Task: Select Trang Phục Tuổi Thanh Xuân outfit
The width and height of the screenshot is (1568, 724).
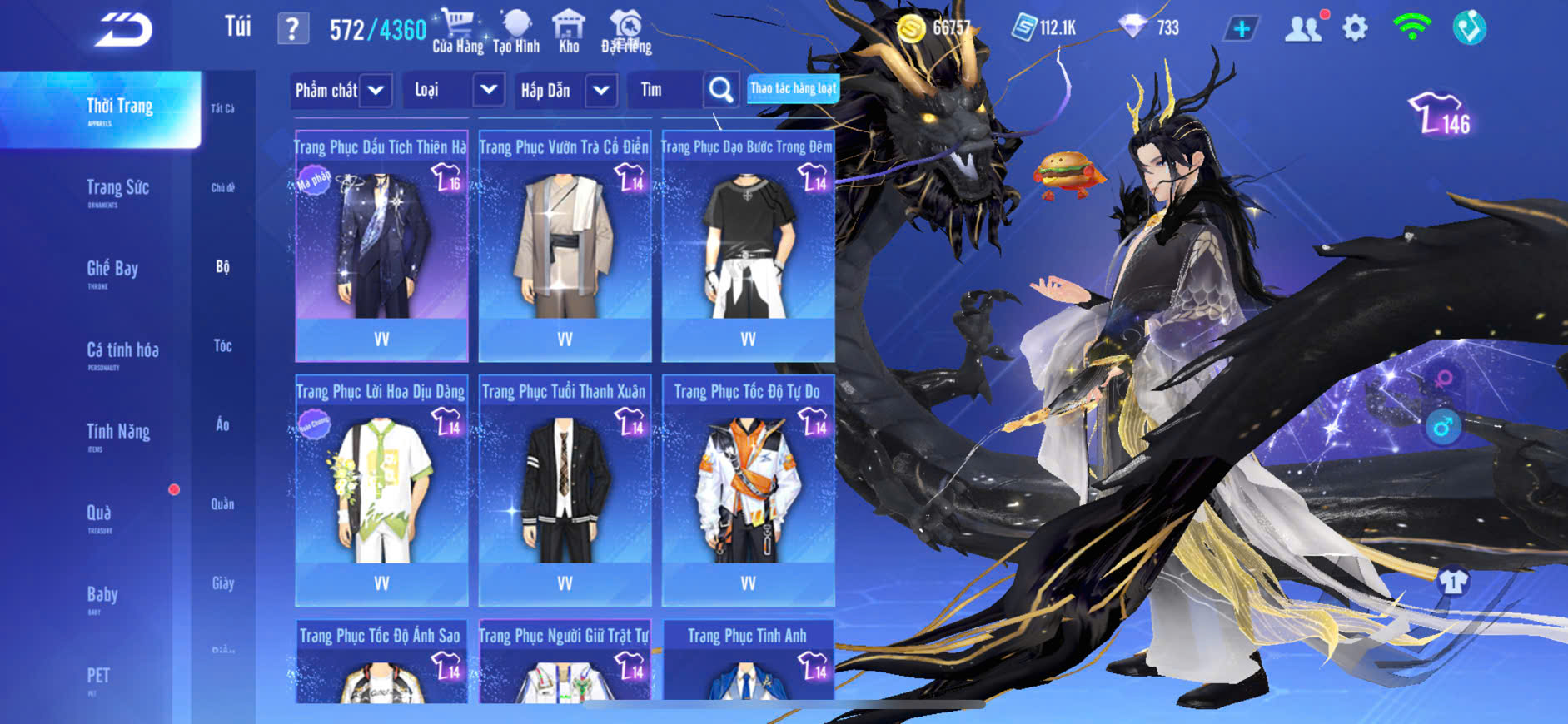Action: (x=565, y=490)
